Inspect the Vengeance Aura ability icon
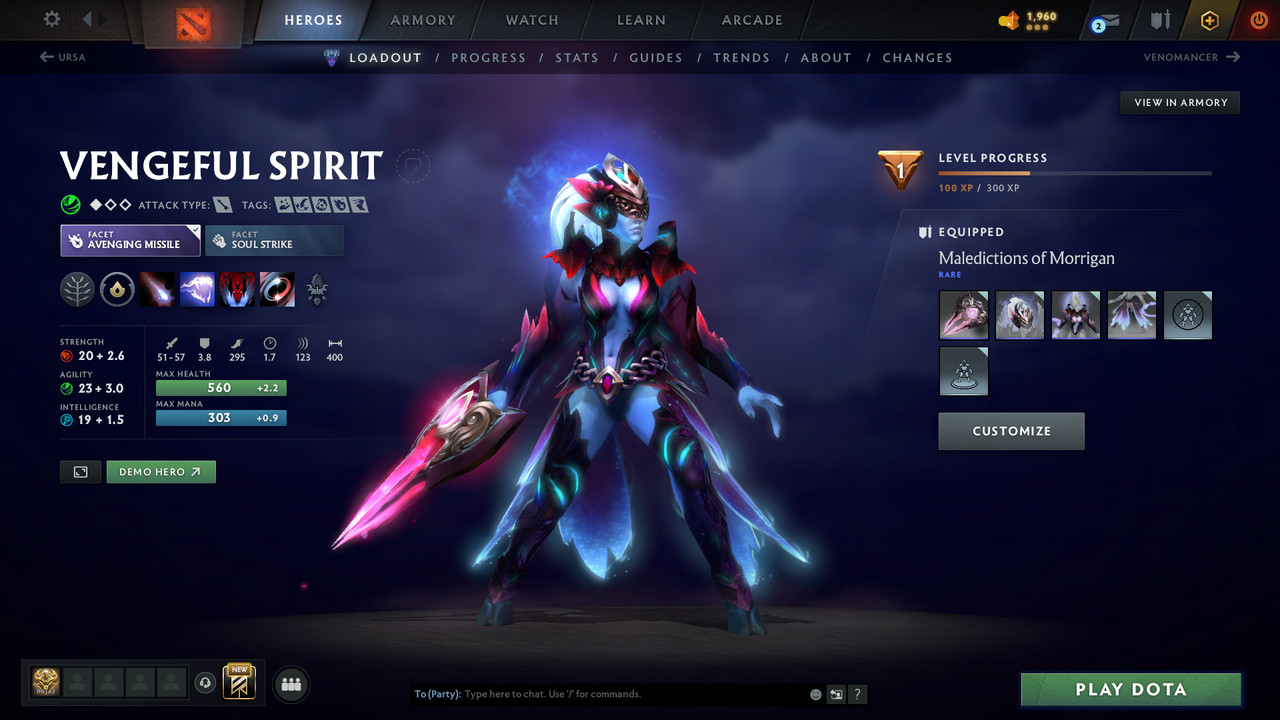Image resolution: width=1280 pixels, height=720 pixels. click(237, 289)
